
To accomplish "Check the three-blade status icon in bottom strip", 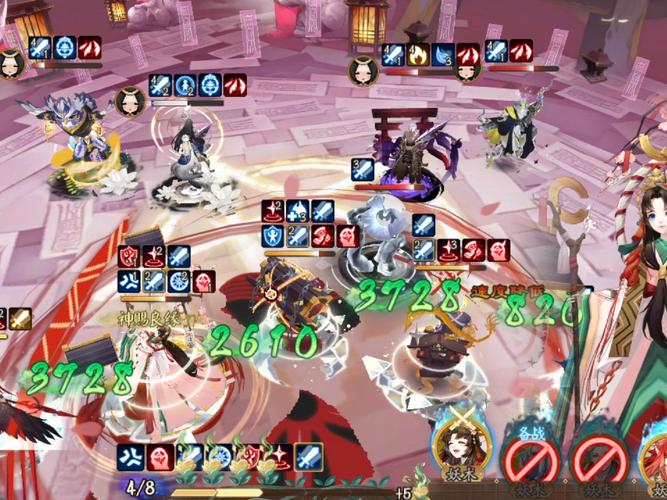I will click(x=129, y=458).
